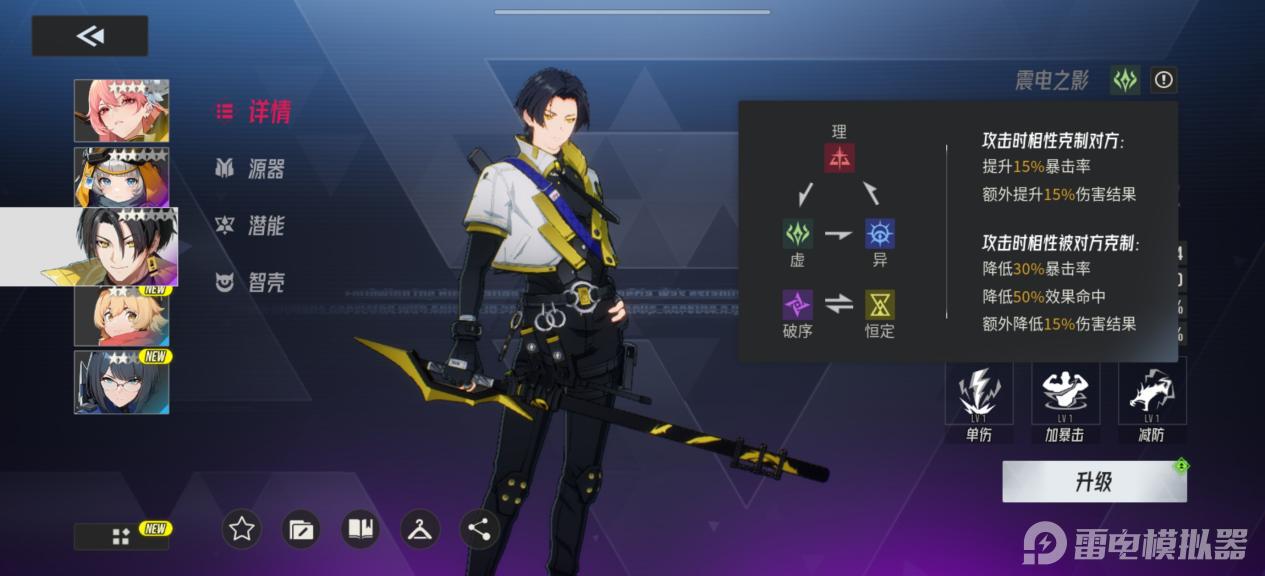Click the 升级 upgrade button
This screenshot has height=576, width=1265.
(x=1094, y=482)
